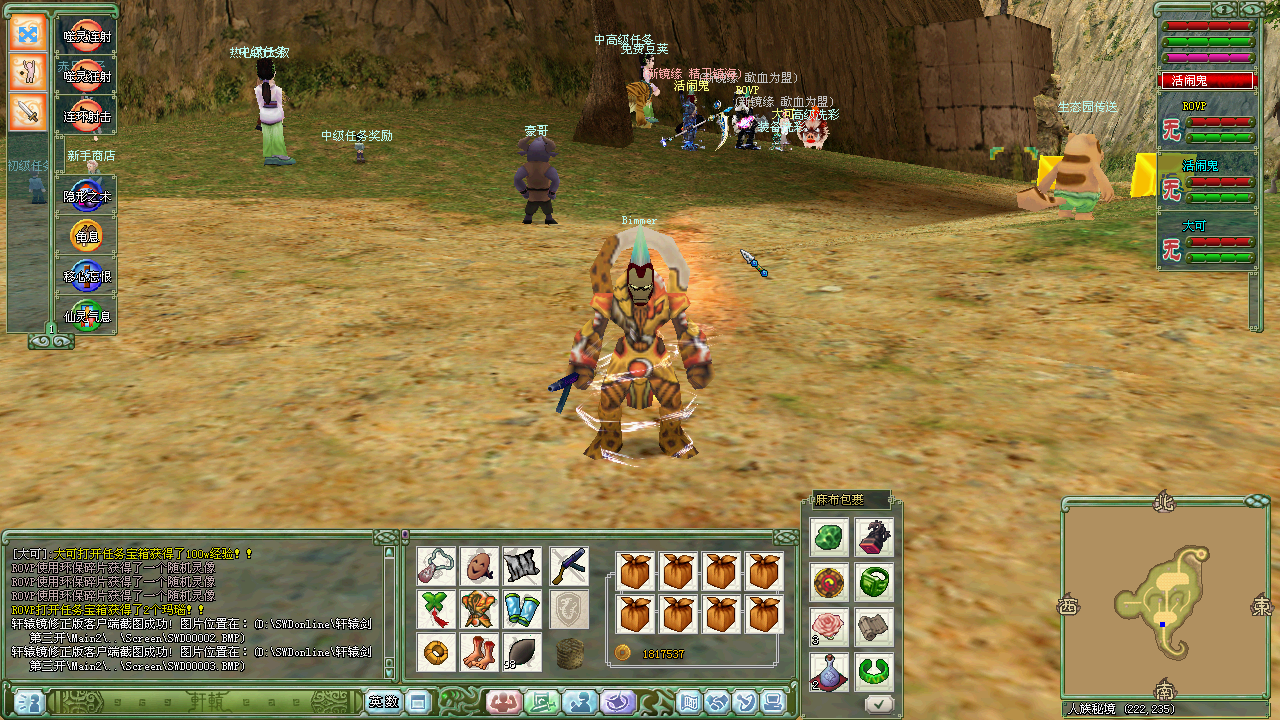Use the 龟息 skill
1280x720 pixels.
[86, 237]
